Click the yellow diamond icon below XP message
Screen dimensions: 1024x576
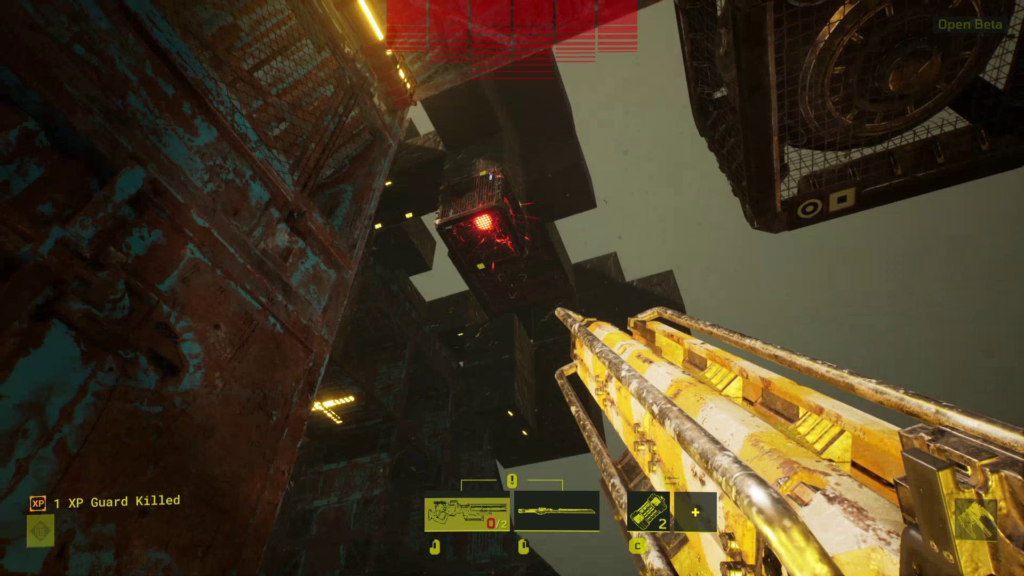pos(41,530)
